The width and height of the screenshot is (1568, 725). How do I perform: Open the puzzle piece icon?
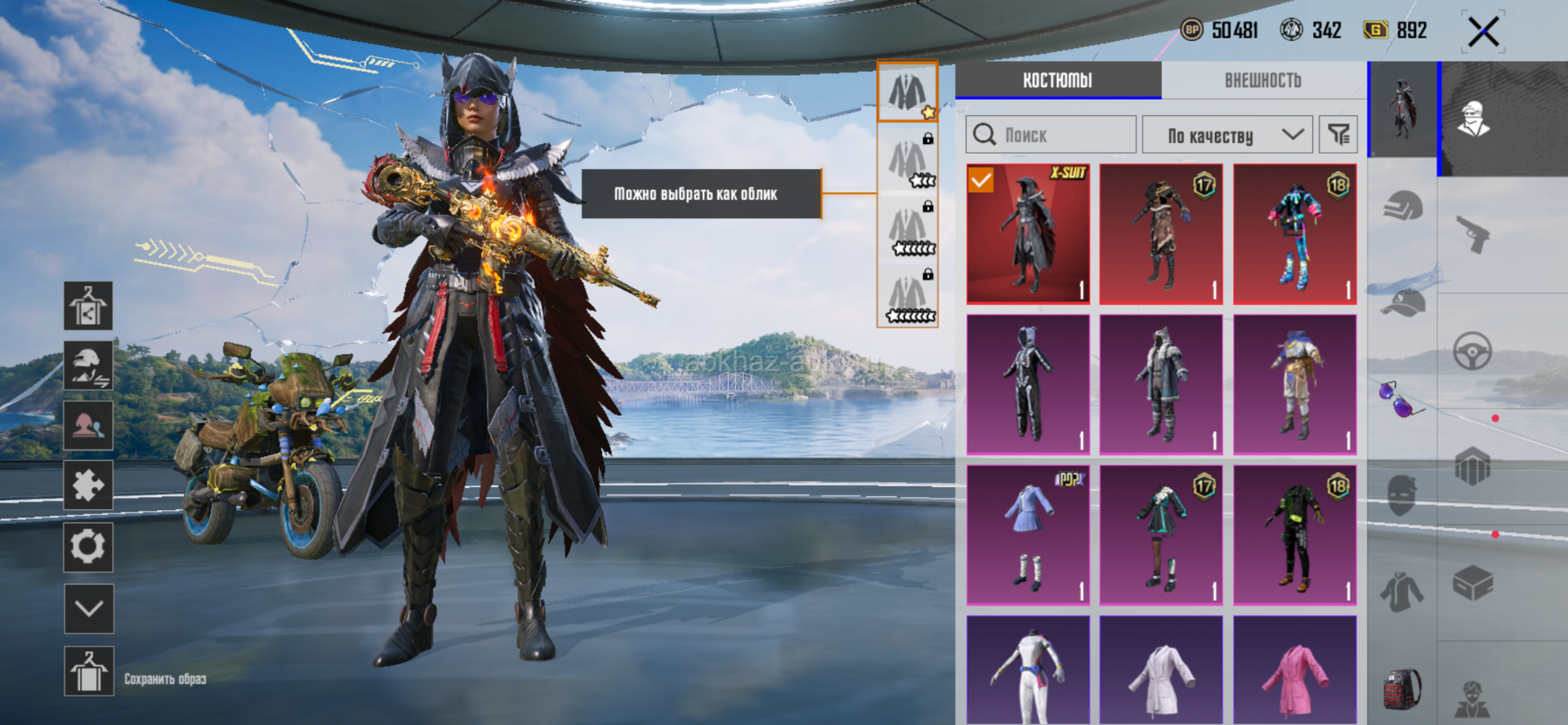(x=89, y=486)
